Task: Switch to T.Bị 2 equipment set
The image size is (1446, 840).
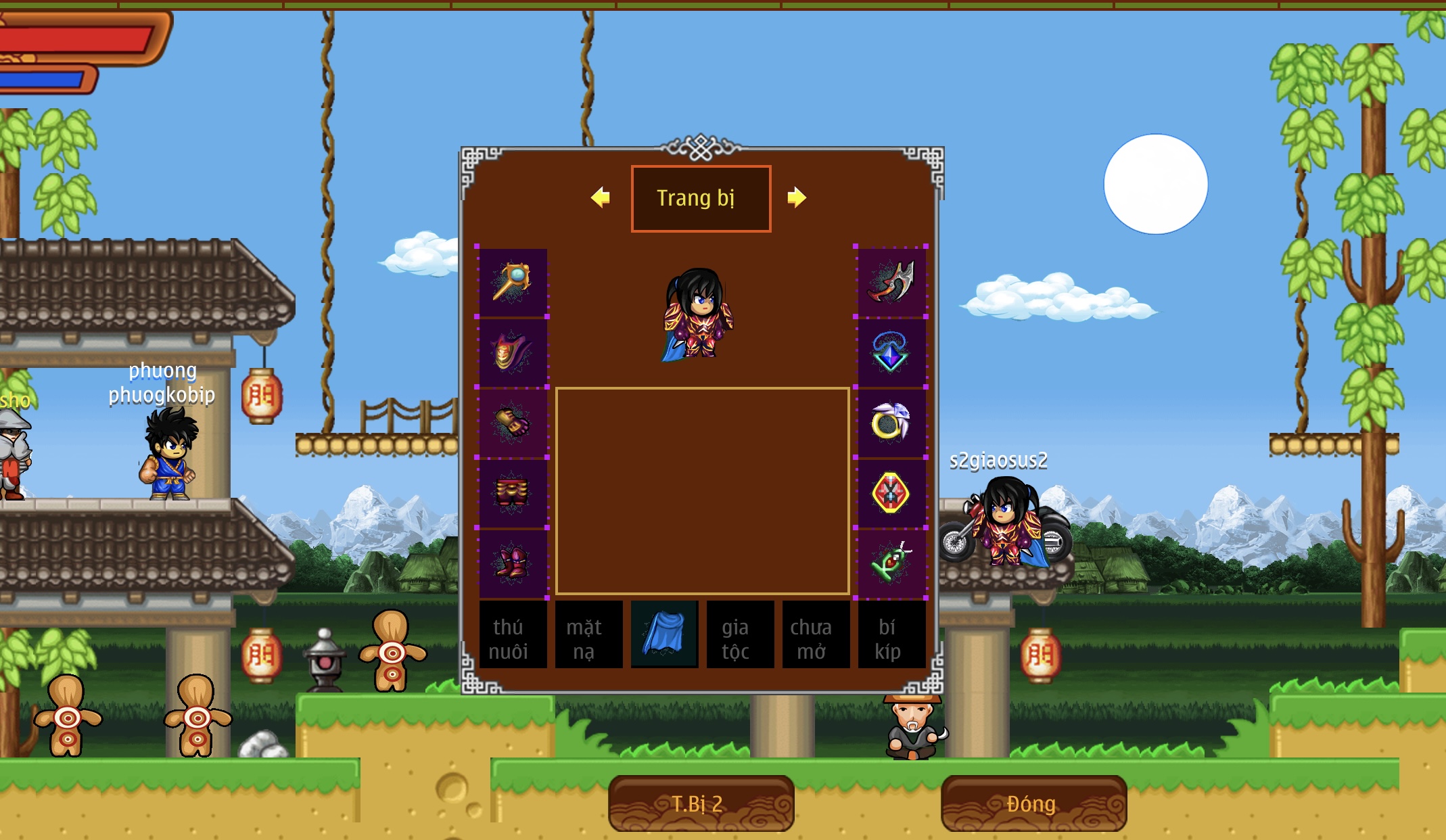Action: point(701,803)
